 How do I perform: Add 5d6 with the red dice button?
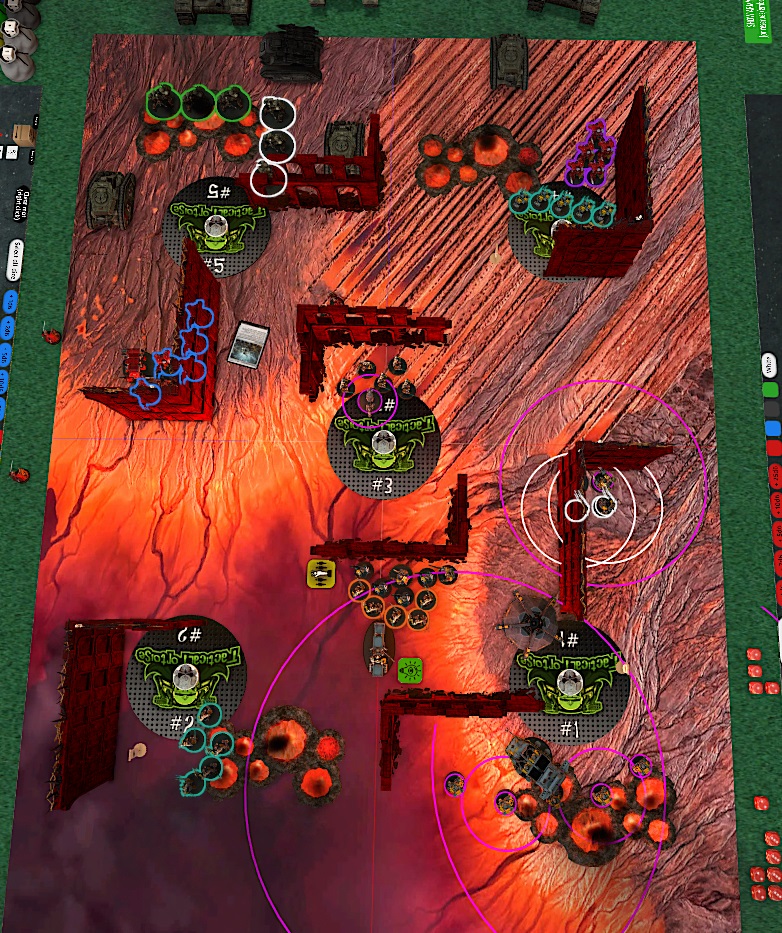coord(775,532)
